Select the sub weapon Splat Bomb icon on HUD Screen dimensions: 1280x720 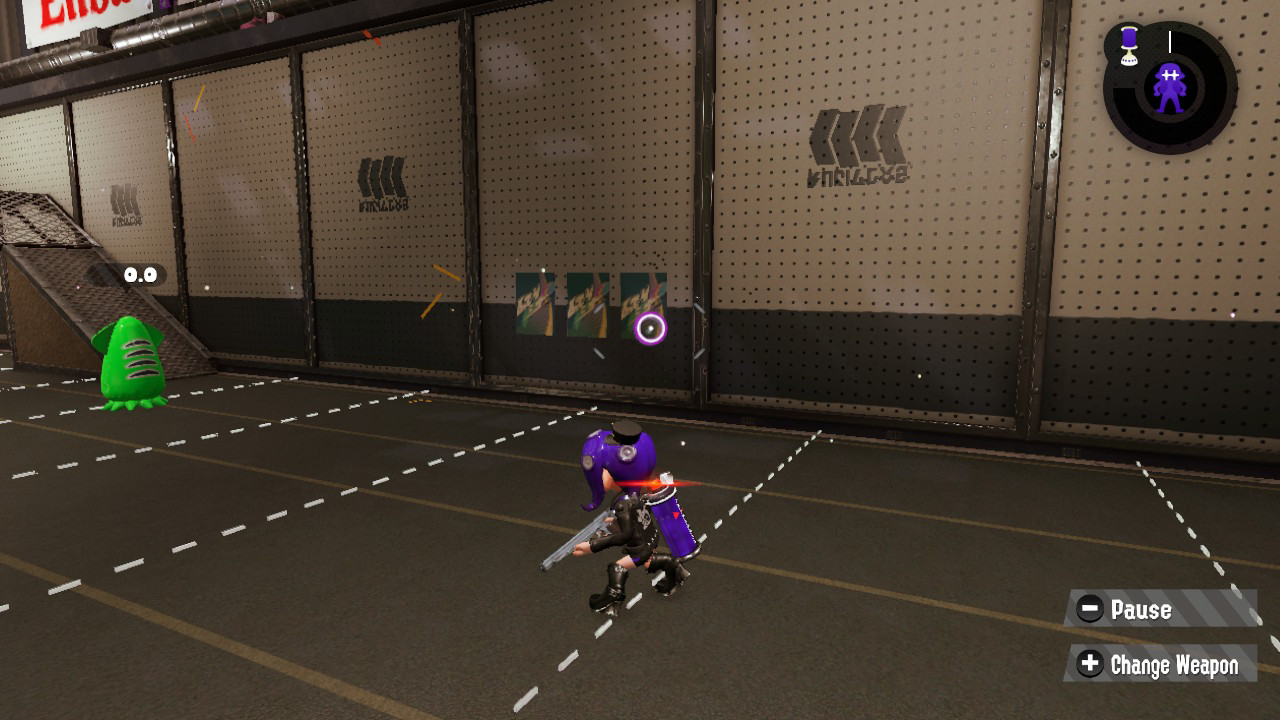(1126, 45)
